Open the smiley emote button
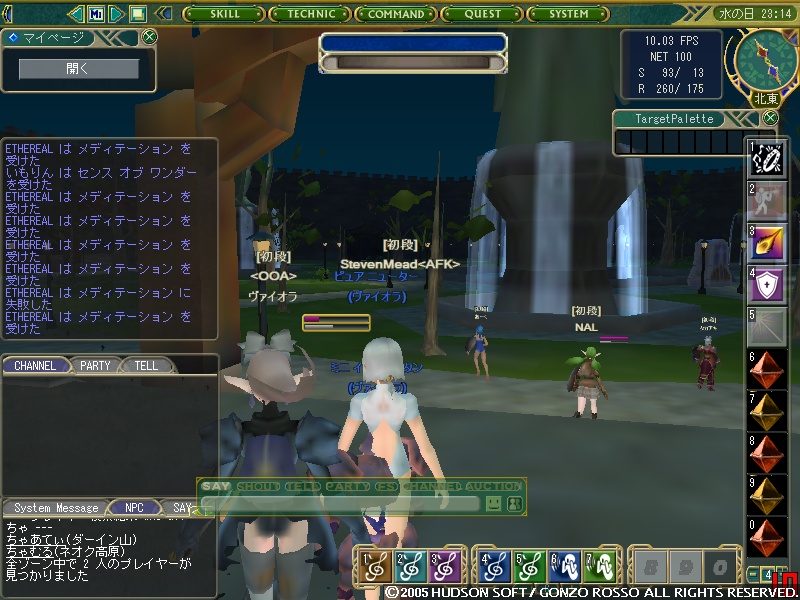The width and height of the screenshot is (800, 600). pos(493,504)
